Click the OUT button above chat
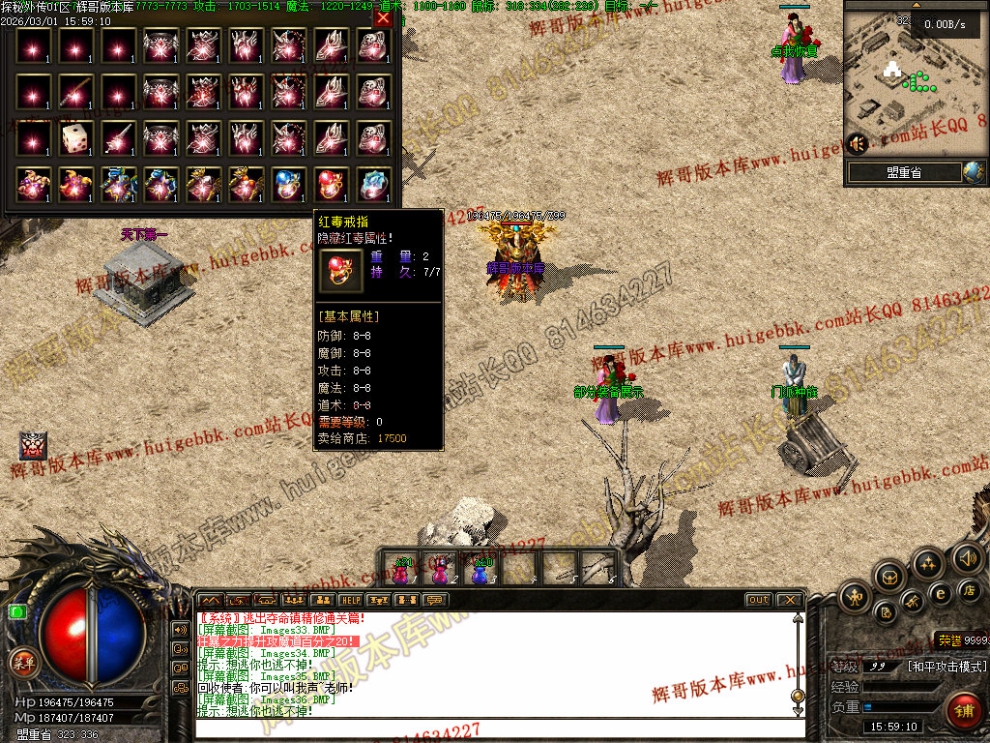This screenshot has height=743, width=990. click(x=758, y=600)
